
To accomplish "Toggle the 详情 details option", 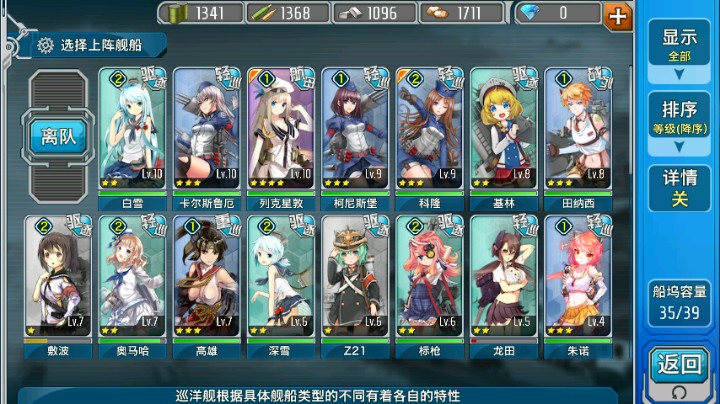I will click(x=679, y=188).
